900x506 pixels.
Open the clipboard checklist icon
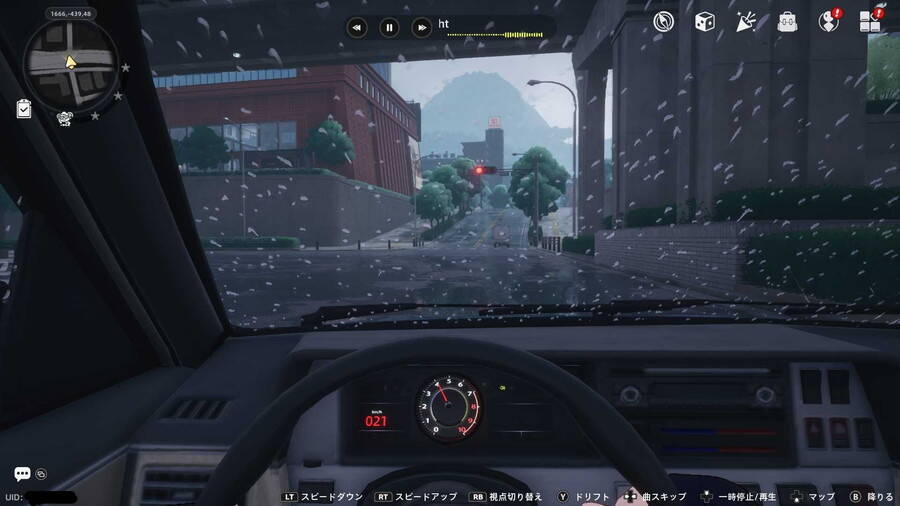[24, 109]
